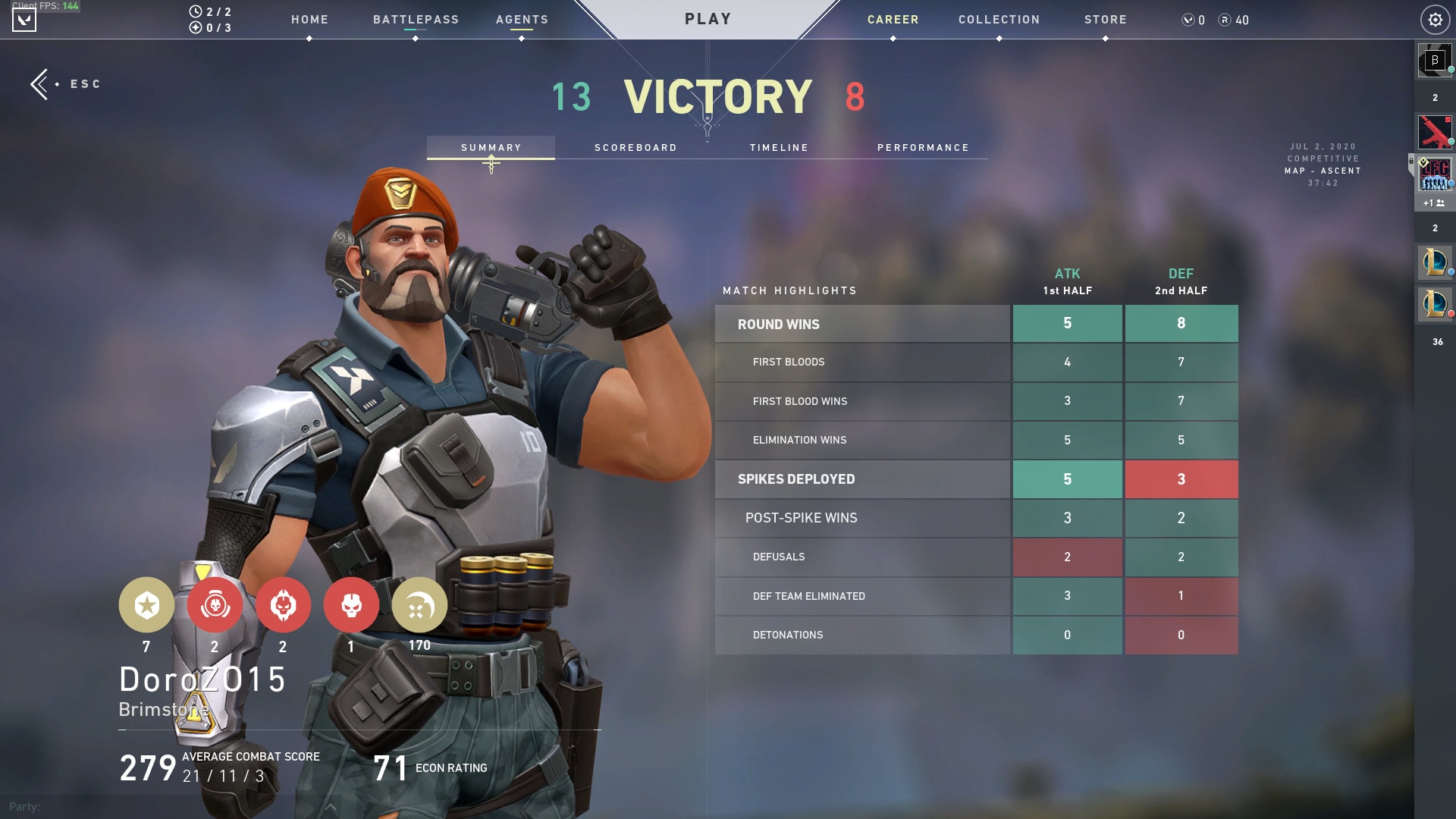Open the COLLECTION menu

coord(999,20)
